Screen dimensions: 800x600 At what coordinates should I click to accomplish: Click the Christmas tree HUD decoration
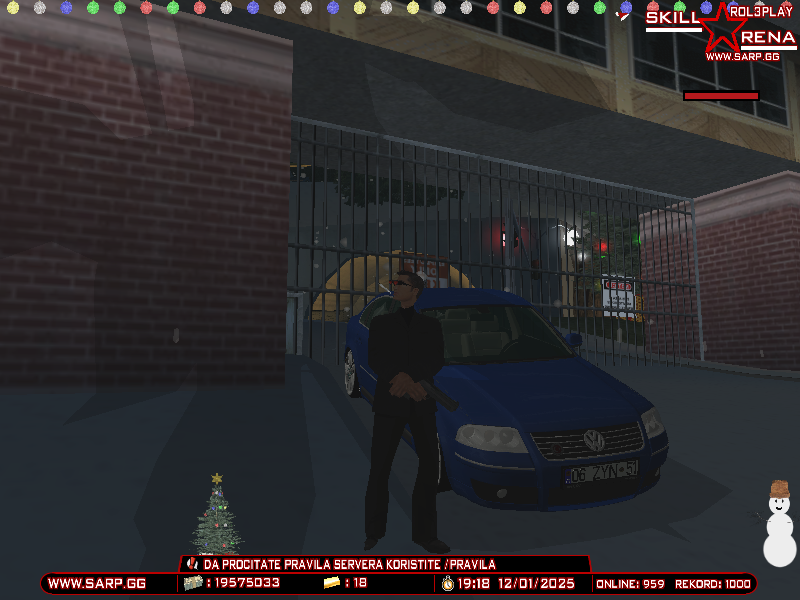pos(217,517)
